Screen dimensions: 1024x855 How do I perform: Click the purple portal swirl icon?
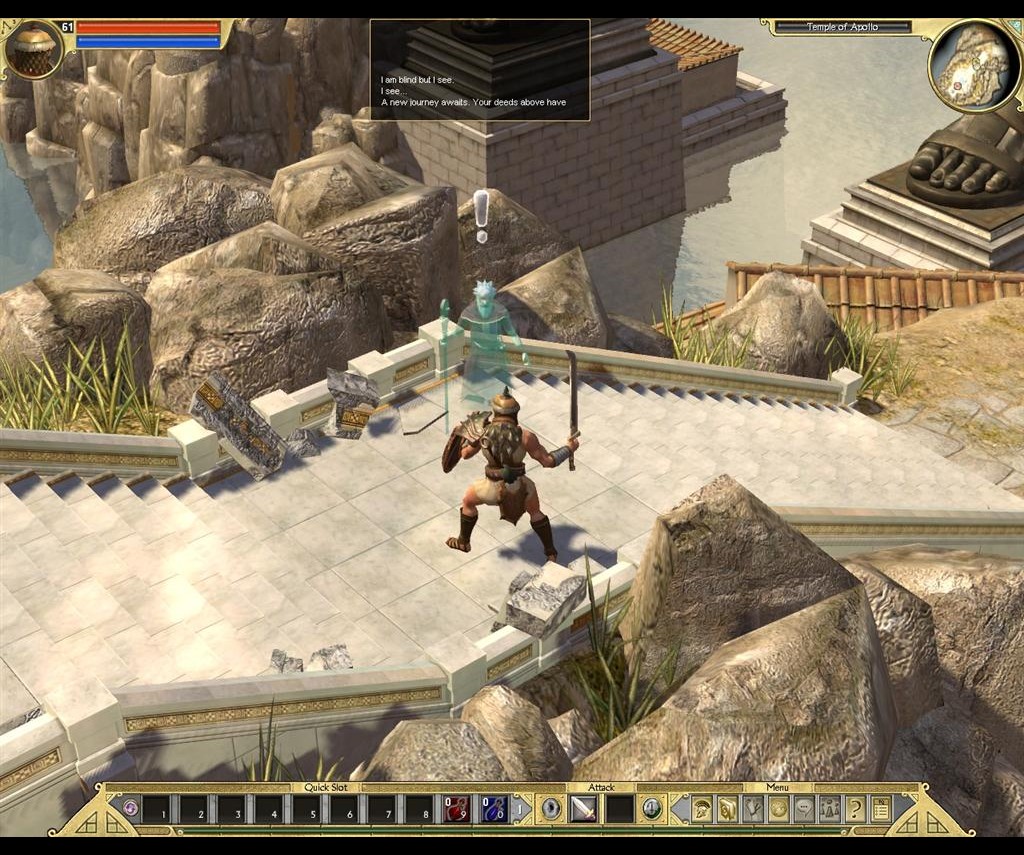130,808
